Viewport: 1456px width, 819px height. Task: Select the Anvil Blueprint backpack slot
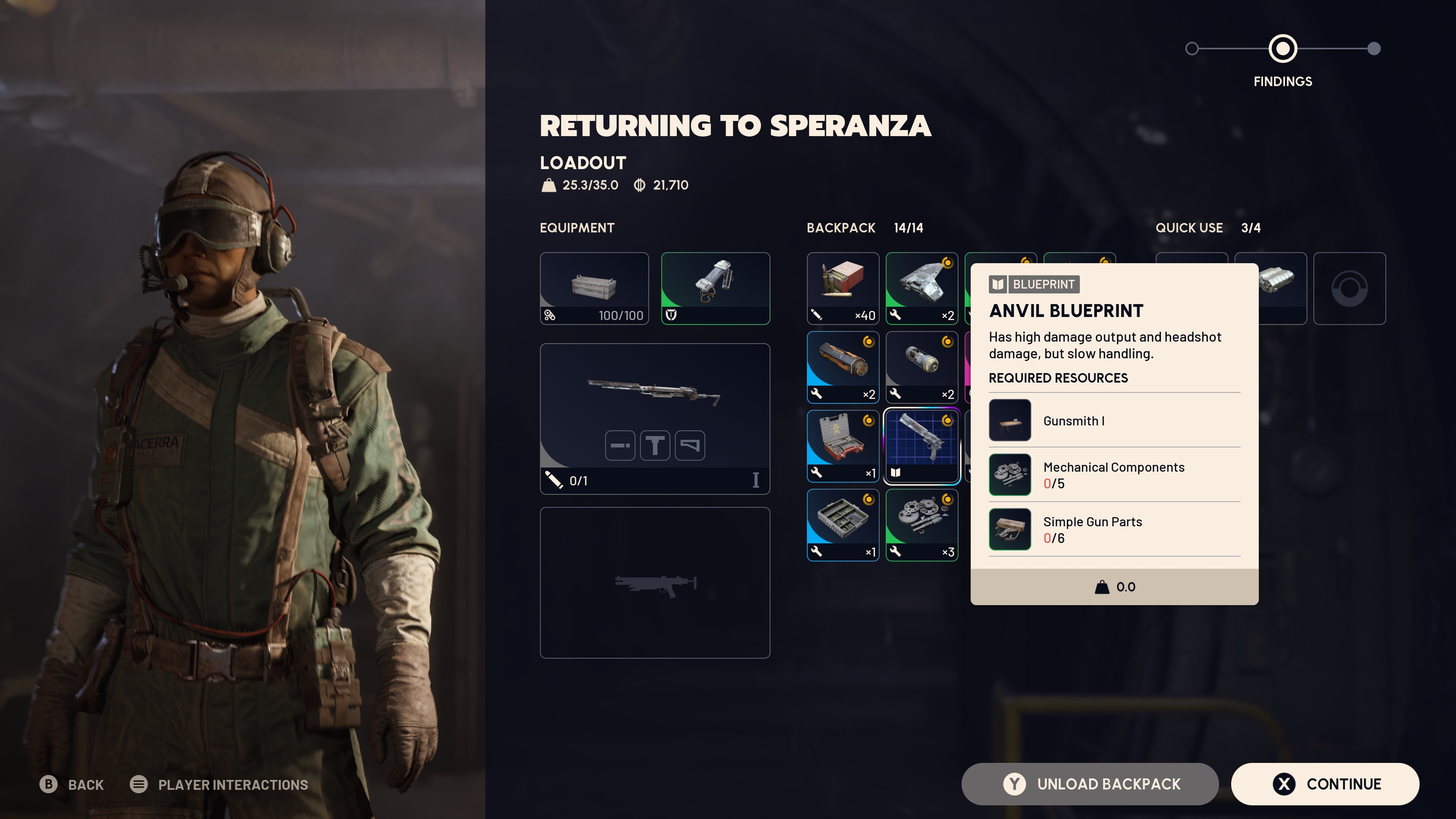pyautogui.click(x=921, y=446)
